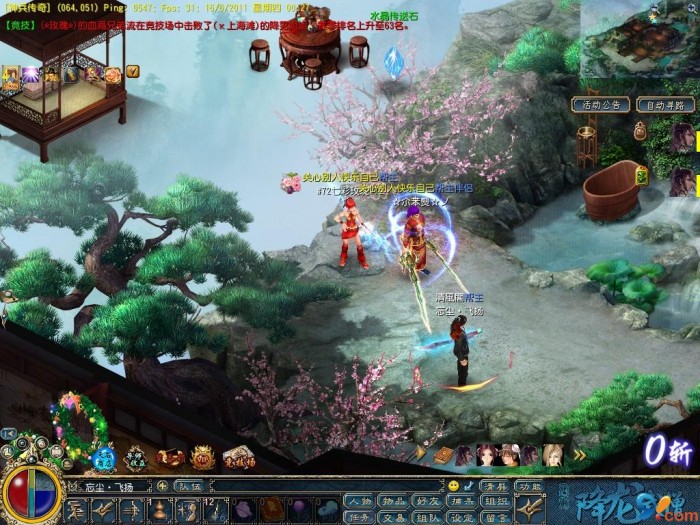Open the 活动公告 event announcements

coord(600,104)
